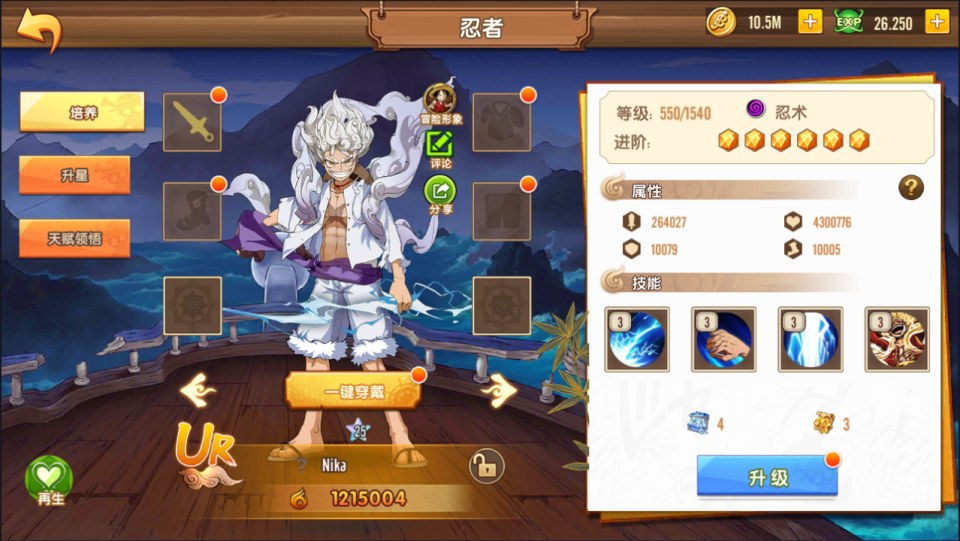This screenshot has height=541, width=960.
Task: Click the 升级 upgrade button
Action: click(x=767, y=476)
